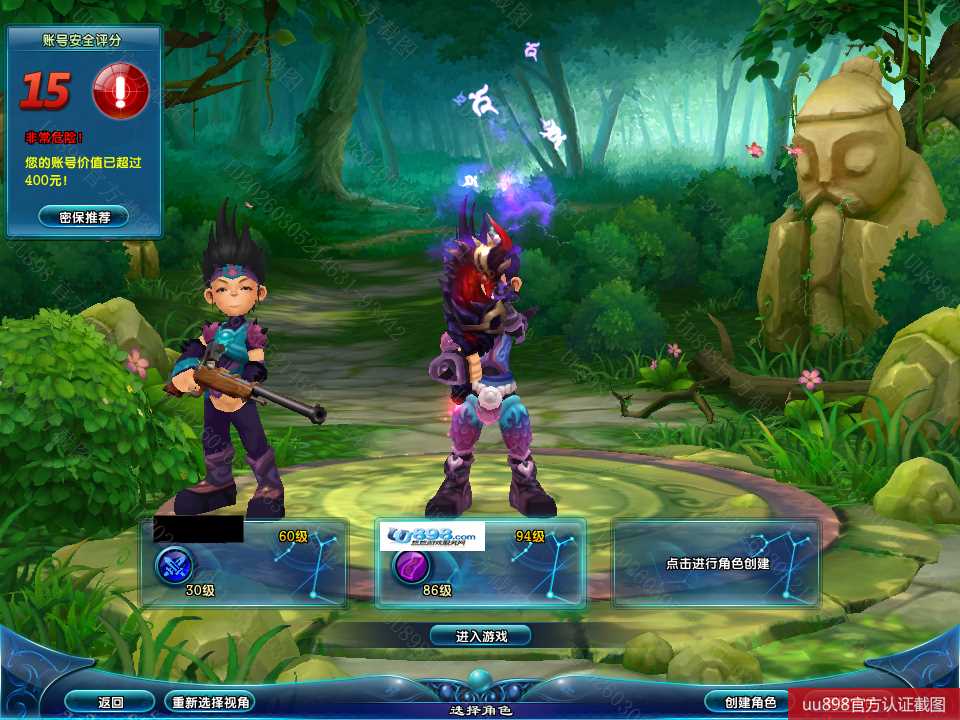Viewport: 960px width, 720px height.
Task: Click the 进入游戏 enter game button
Action: pos(480,635)
